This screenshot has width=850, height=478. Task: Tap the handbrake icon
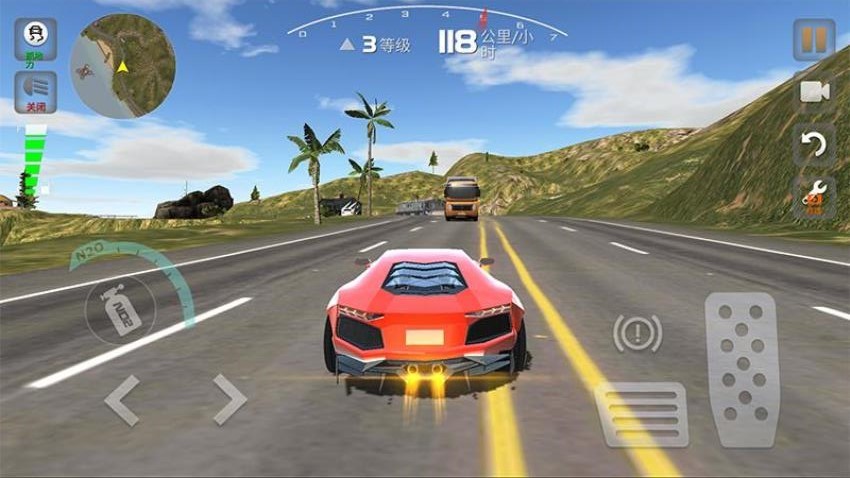coord(637,333)
